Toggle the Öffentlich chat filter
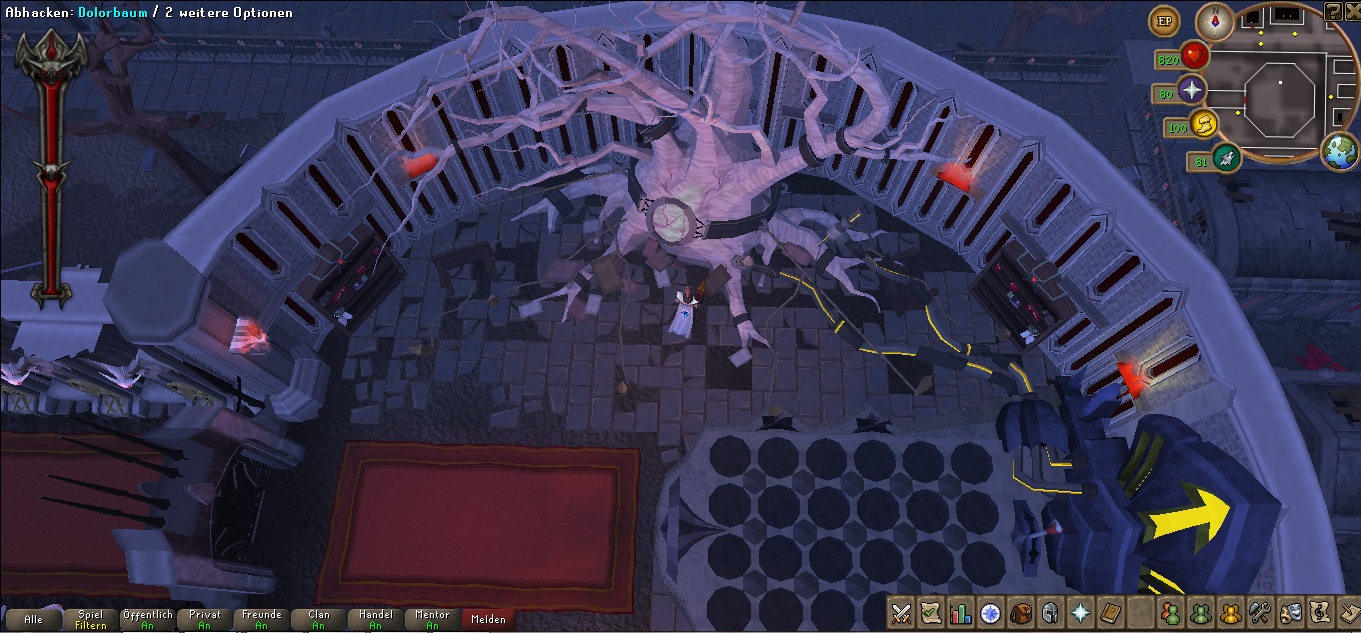The height and width of the screenshot is (633, 1361). click(147, 619)
